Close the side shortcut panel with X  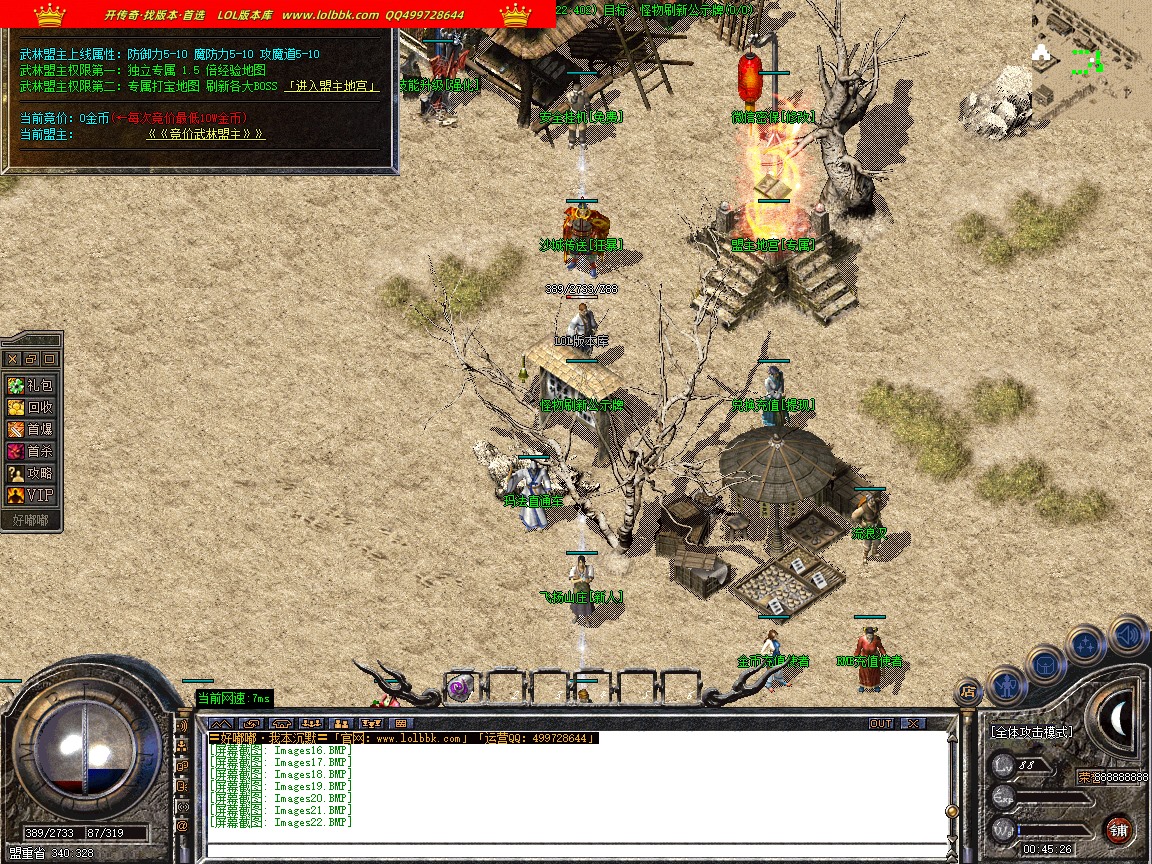(x=13, y=358)
